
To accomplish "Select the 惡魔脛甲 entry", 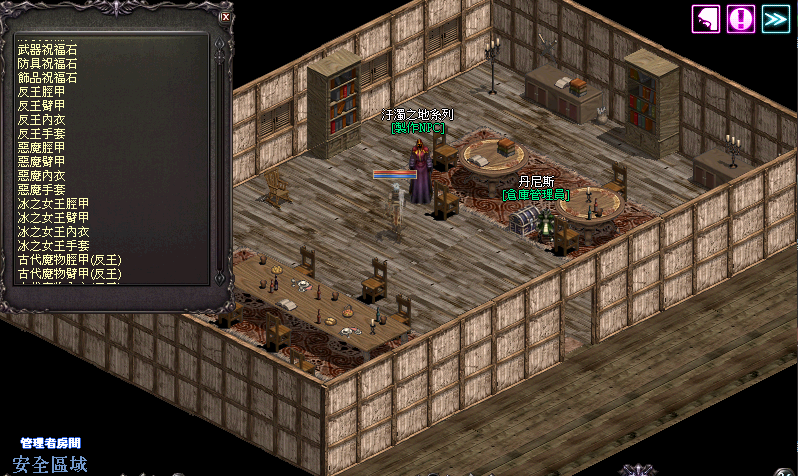I will 41,147.
